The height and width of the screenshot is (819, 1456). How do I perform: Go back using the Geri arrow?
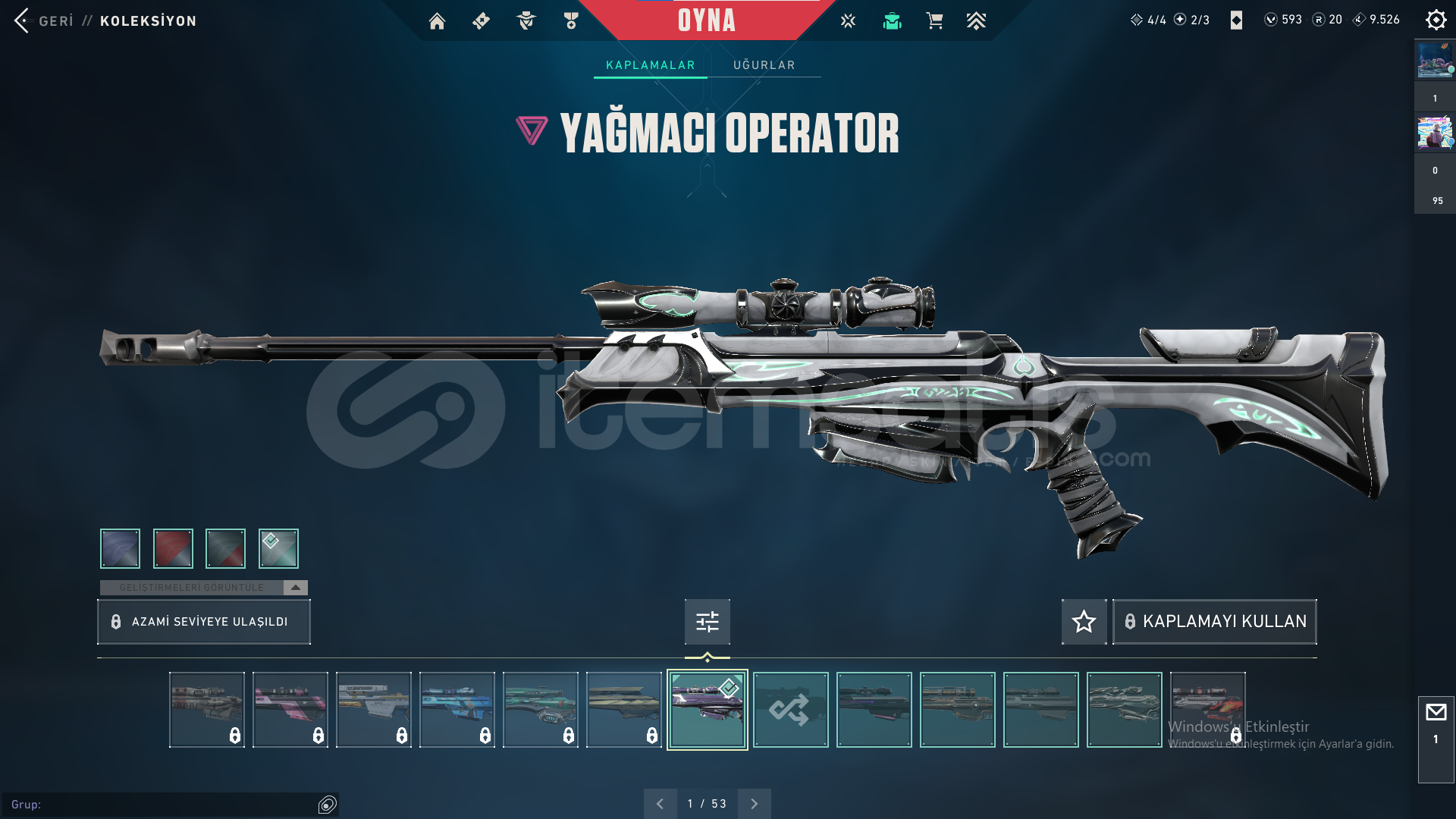[22, 20]
